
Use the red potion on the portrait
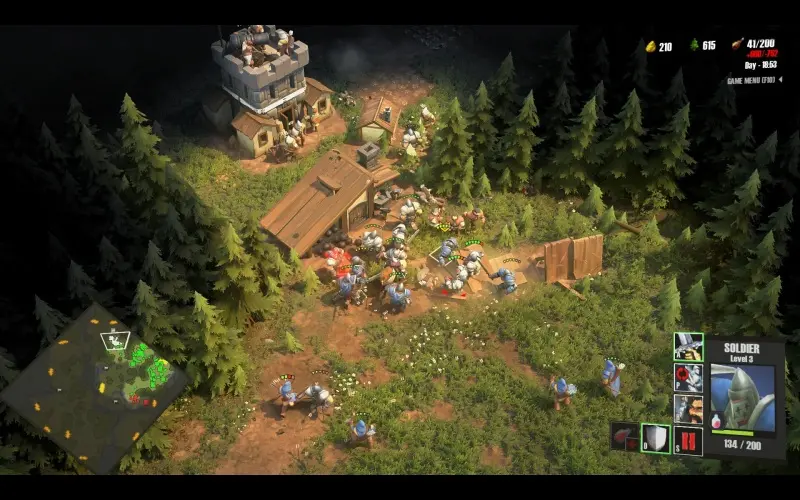point(717,419)
